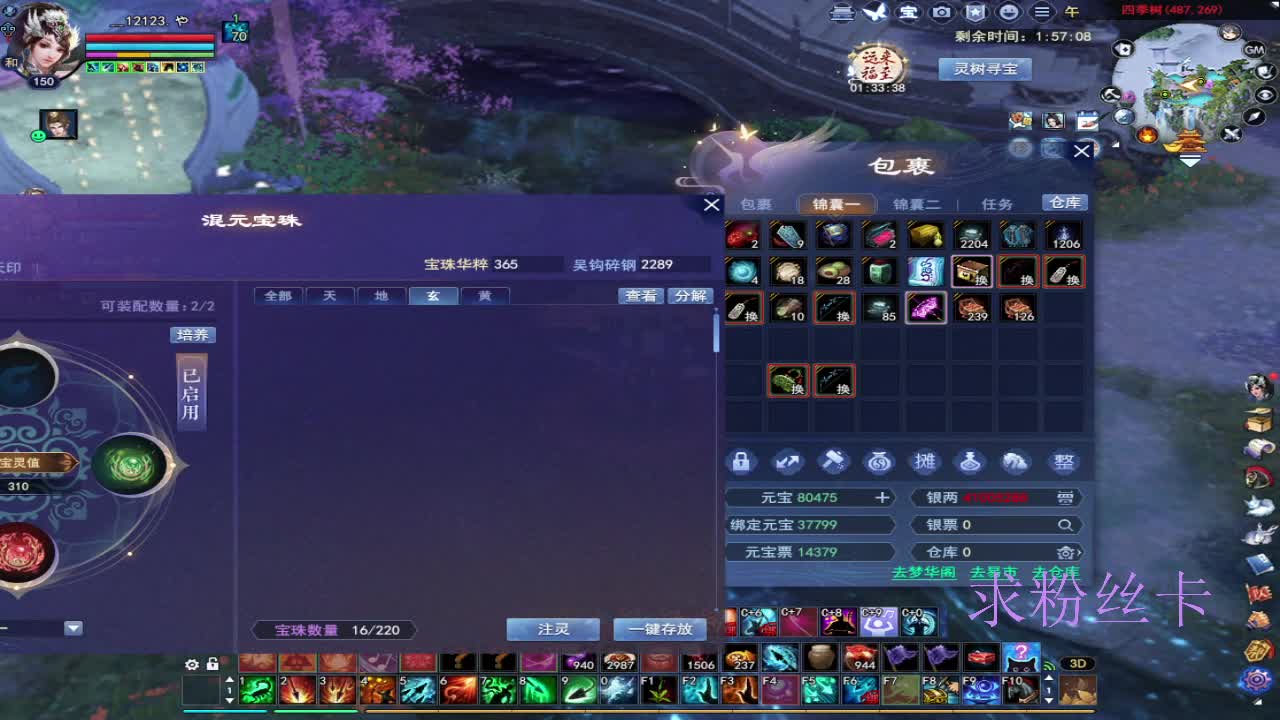Select the 黄 tab in the pearl panel
Screen dimensions: 1280x720
(x=485, y=295)
